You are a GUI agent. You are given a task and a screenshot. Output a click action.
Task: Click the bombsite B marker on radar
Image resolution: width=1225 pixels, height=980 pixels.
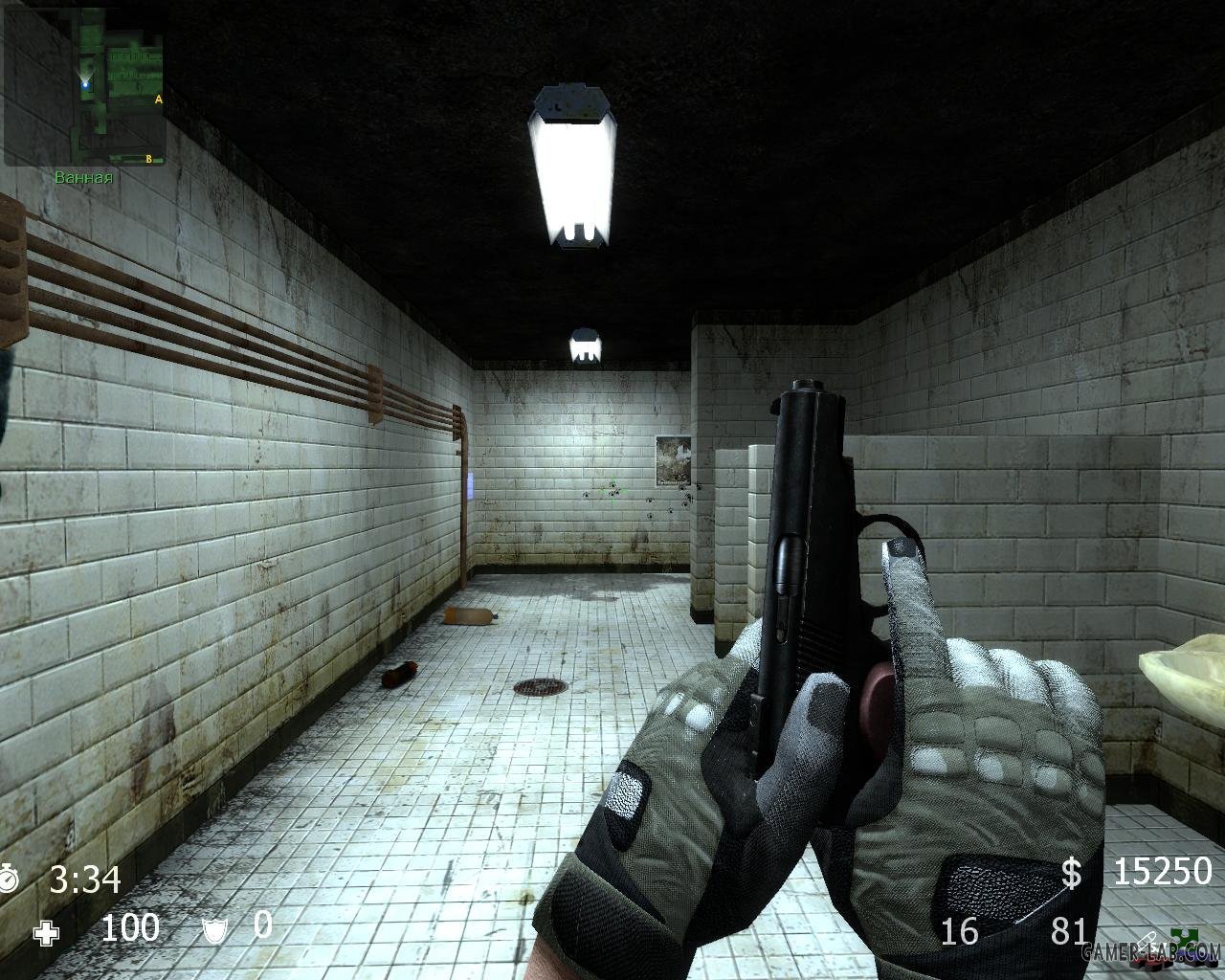[x=149, y=158]
